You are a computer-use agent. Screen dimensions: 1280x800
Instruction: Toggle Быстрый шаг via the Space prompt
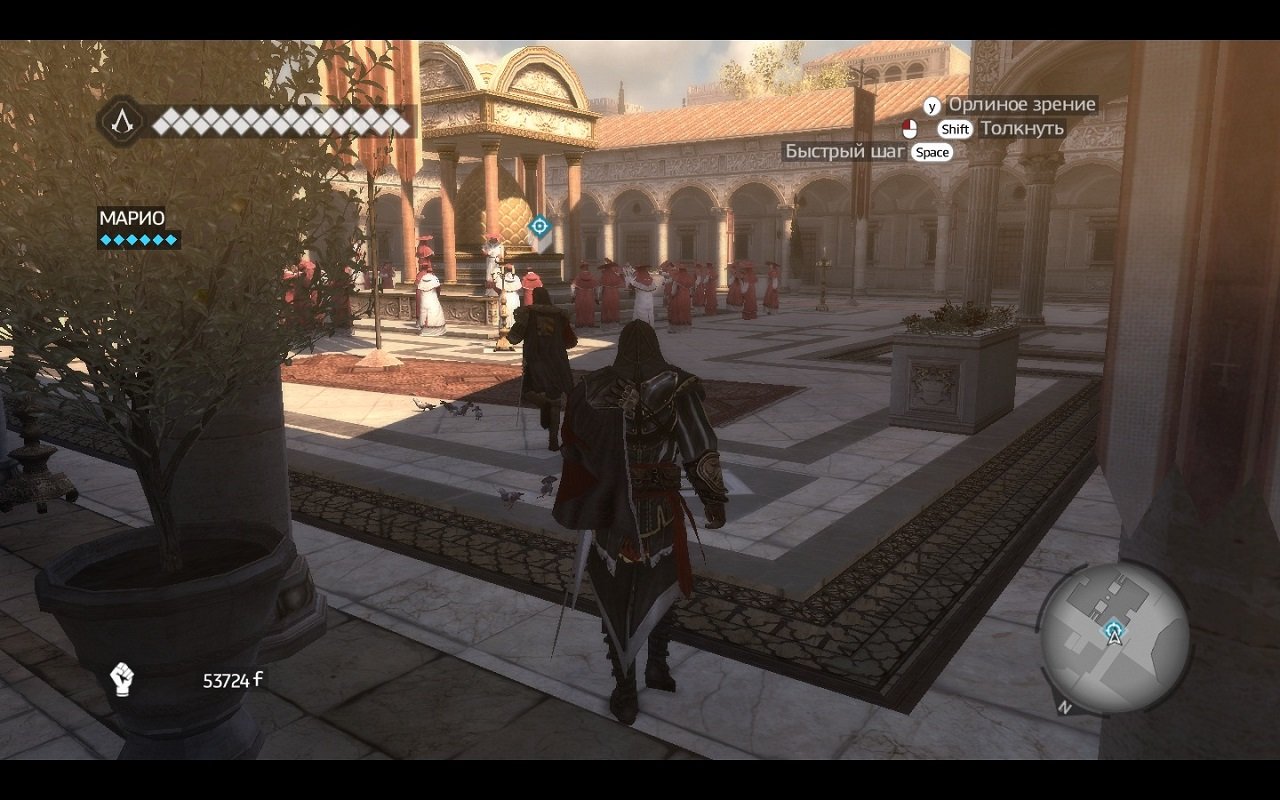[x=932, y=153]
